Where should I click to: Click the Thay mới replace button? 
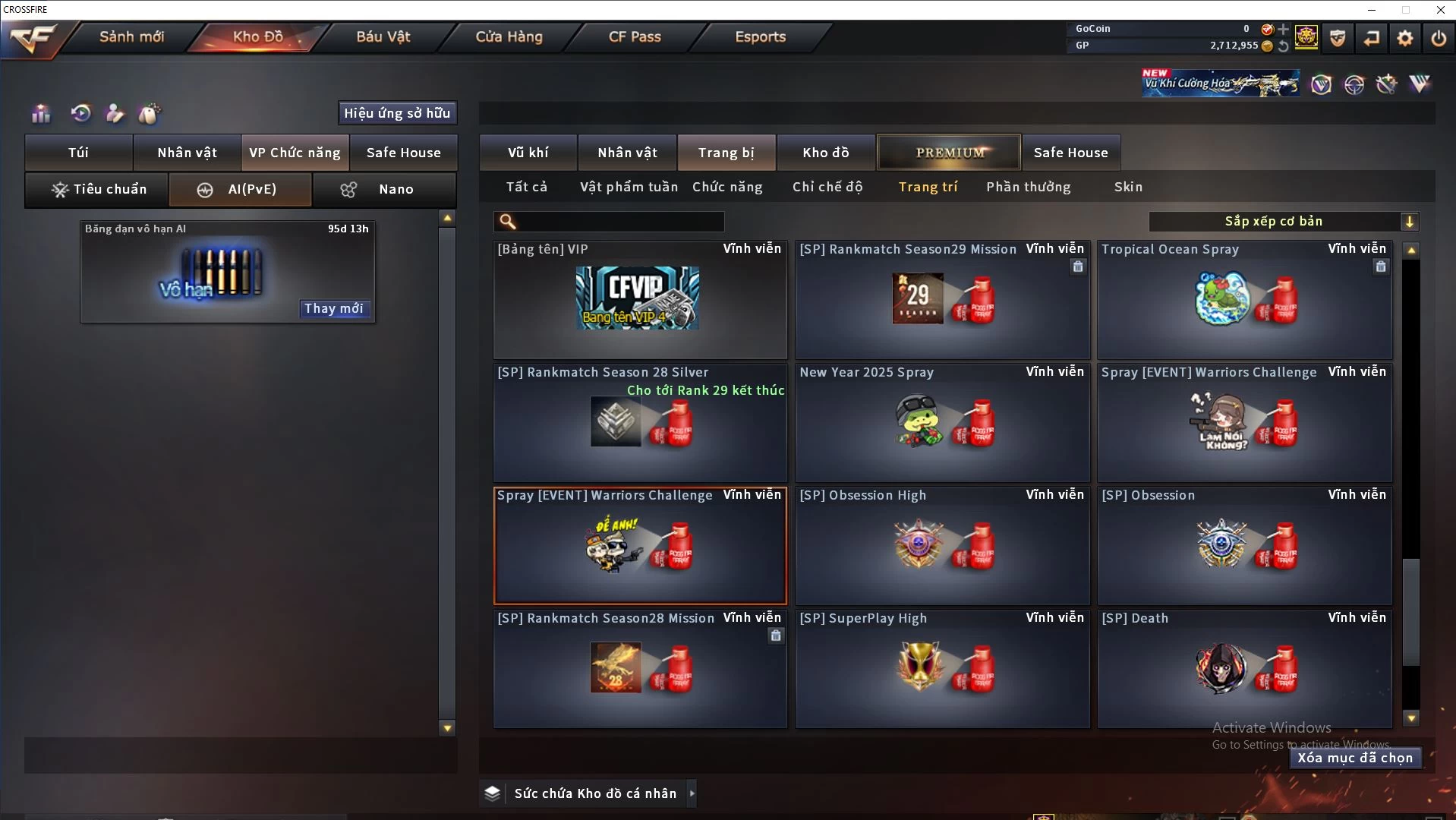click(334, 308)
